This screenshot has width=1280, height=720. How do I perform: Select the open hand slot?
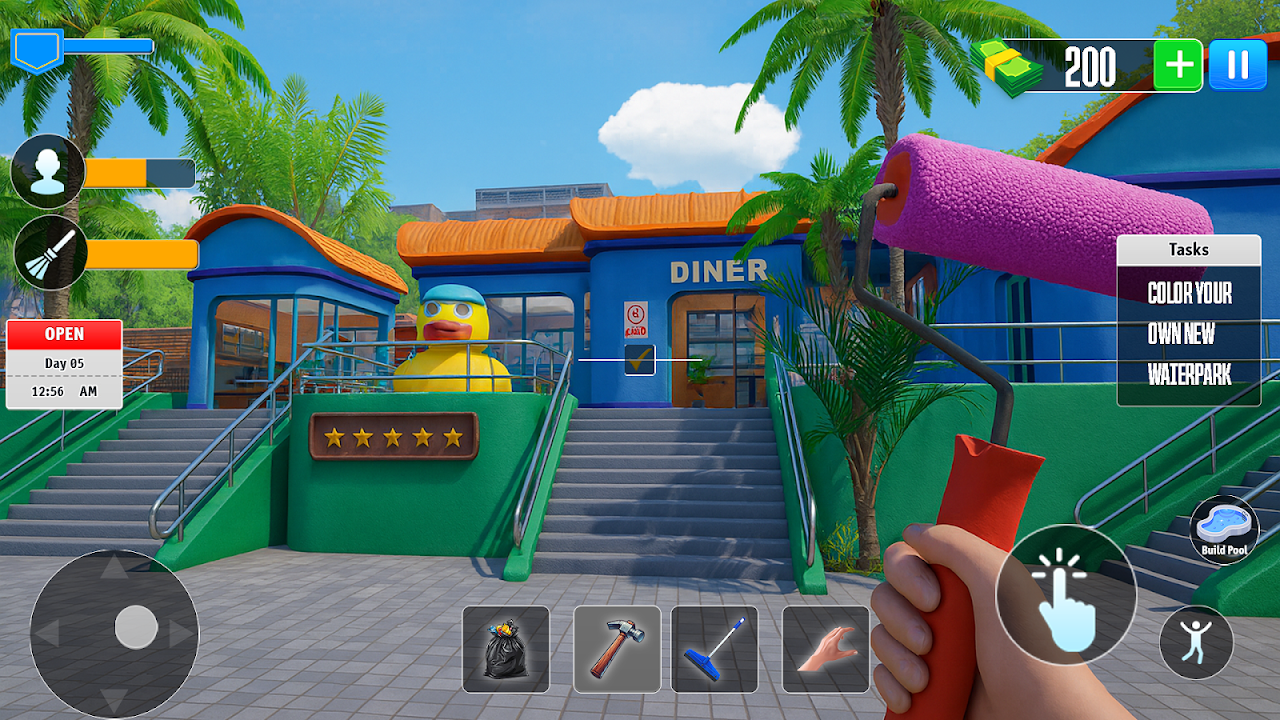pos(825,649)
